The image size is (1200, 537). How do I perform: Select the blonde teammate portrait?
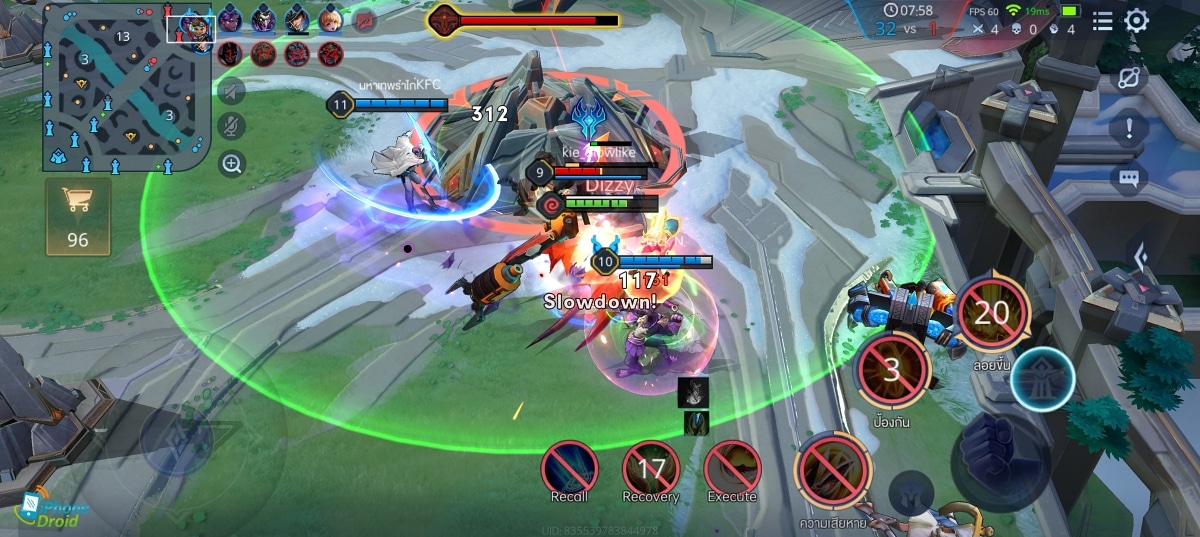(x=330, y=19)
